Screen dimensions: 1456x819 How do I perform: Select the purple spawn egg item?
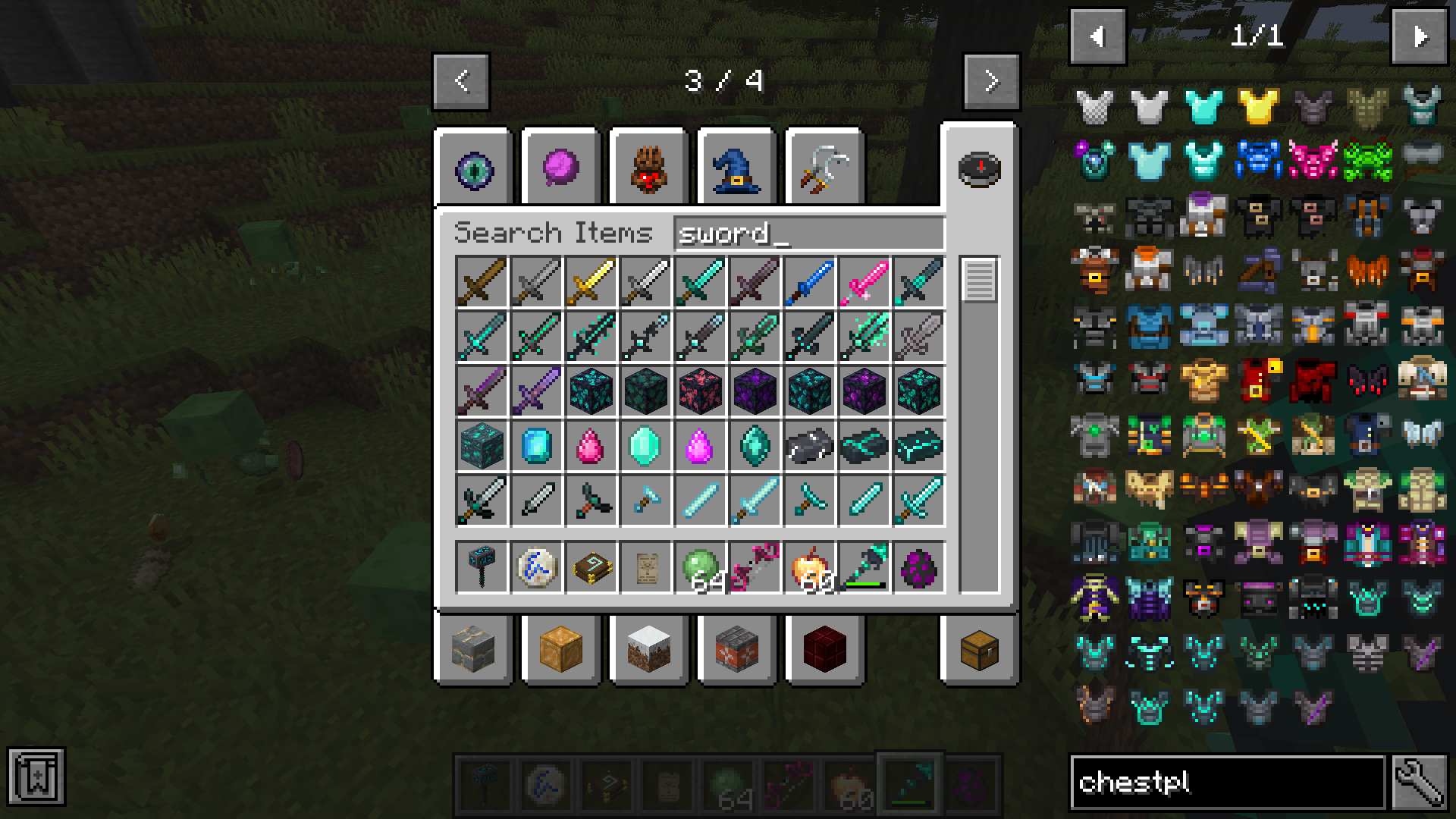[x=918, y=566]
